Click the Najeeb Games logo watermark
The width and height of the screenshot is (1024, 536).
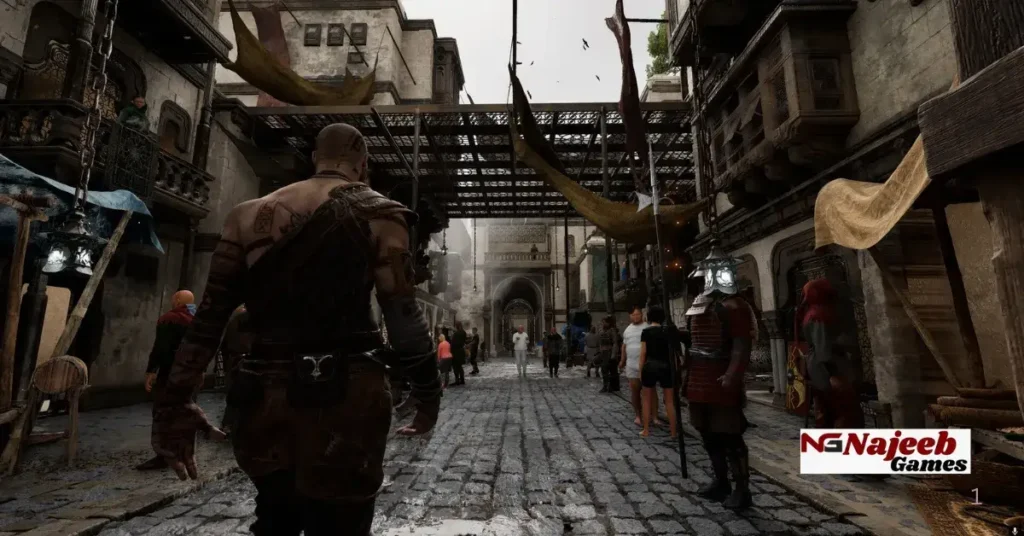[x=884, y=451]
